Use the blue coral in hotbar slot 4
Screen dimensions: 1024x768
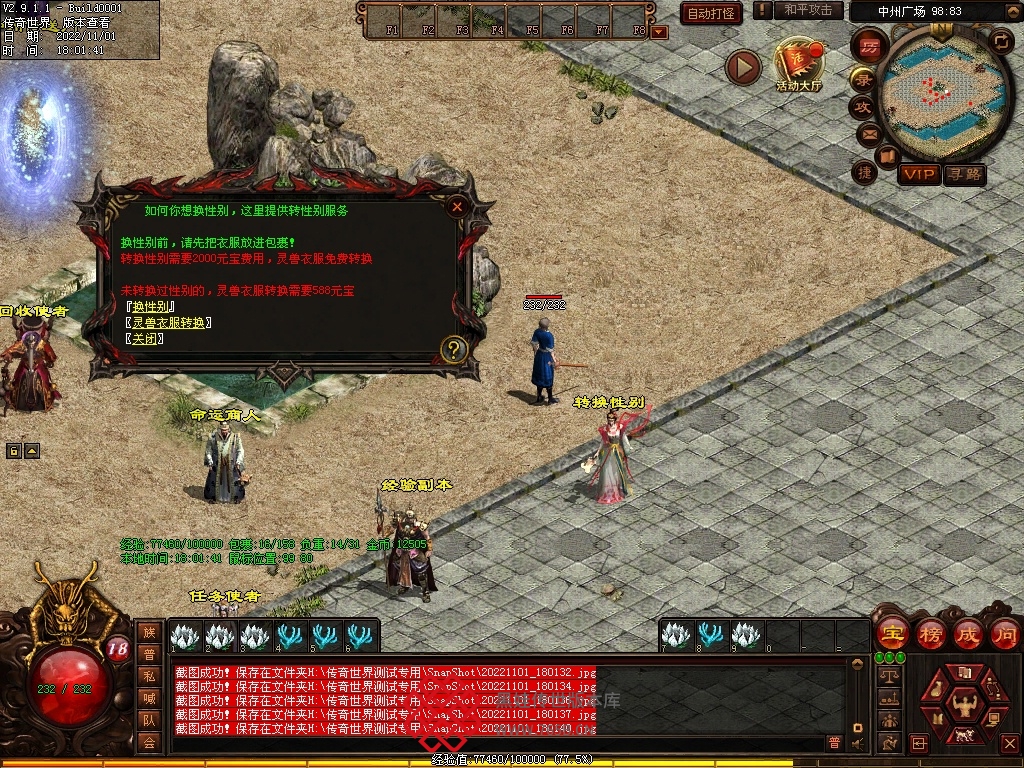[x=291, y=635]
